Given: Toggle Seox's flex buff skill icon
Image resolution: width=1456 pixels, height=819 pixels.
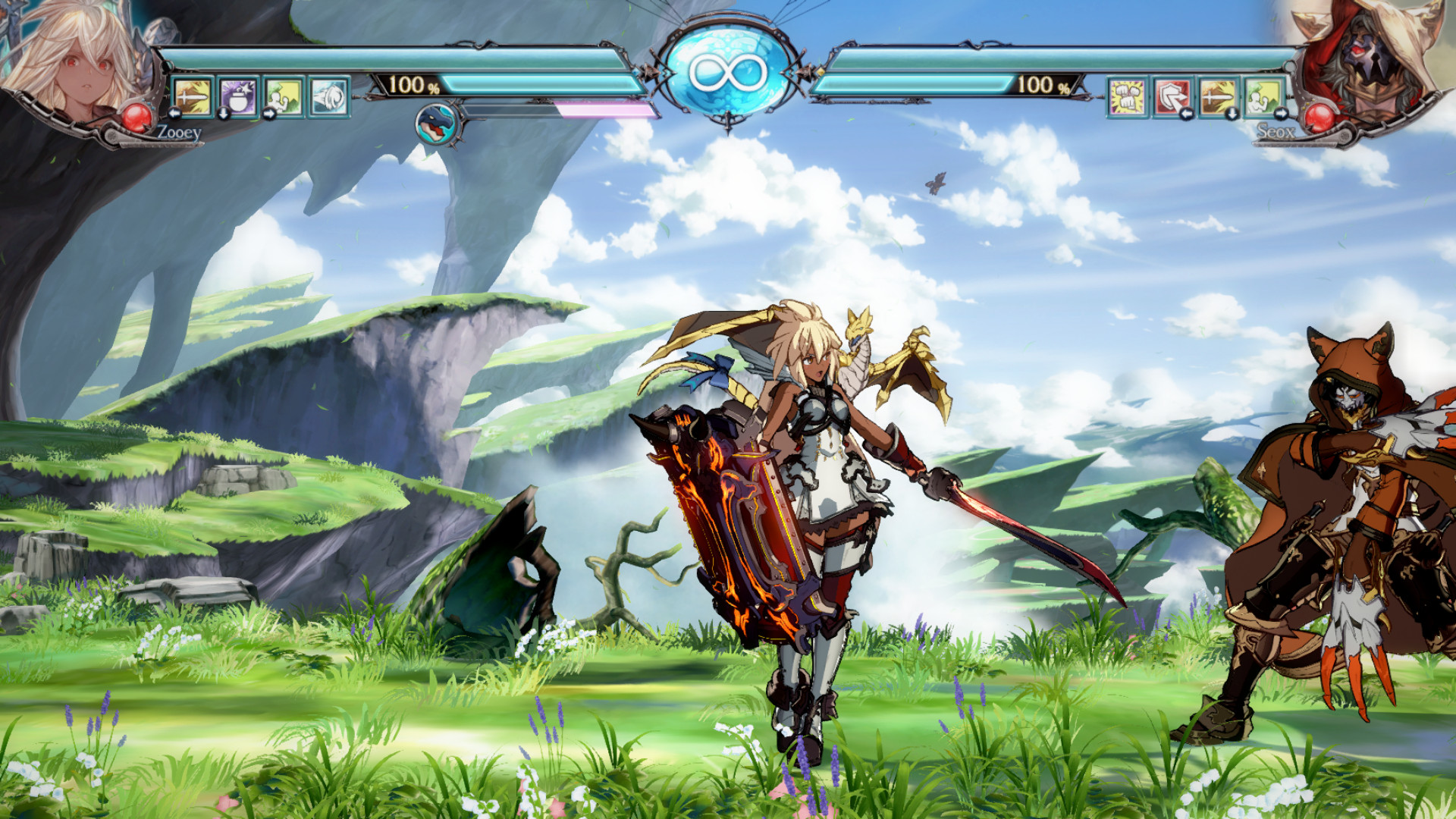Looking at the screenshot, I should (x=1262, y=96).
